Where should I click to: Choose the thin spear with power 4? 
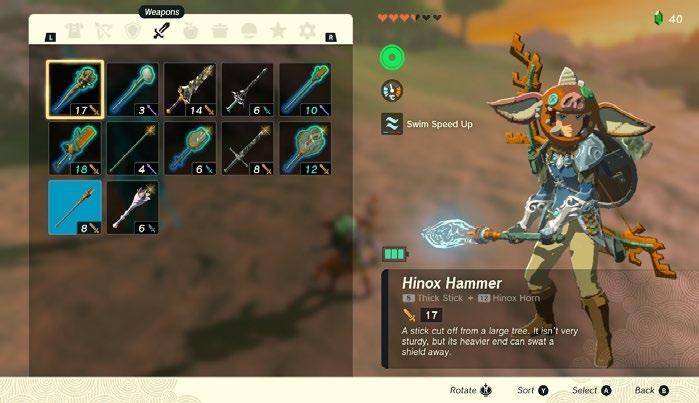[x=132, y=148]
